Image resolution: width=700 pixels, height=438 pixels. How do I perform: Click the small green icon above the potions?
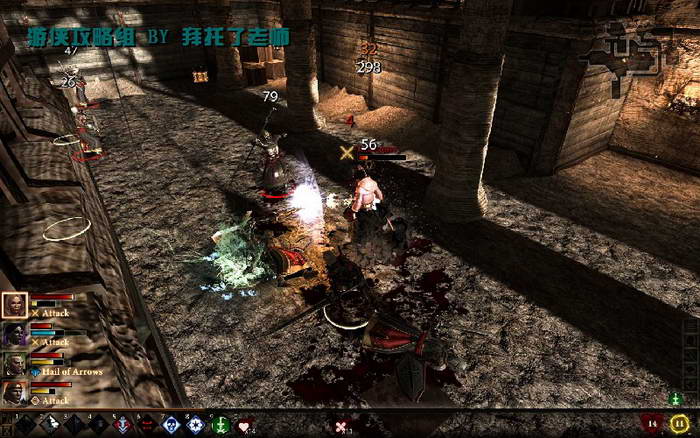[675, 400]
